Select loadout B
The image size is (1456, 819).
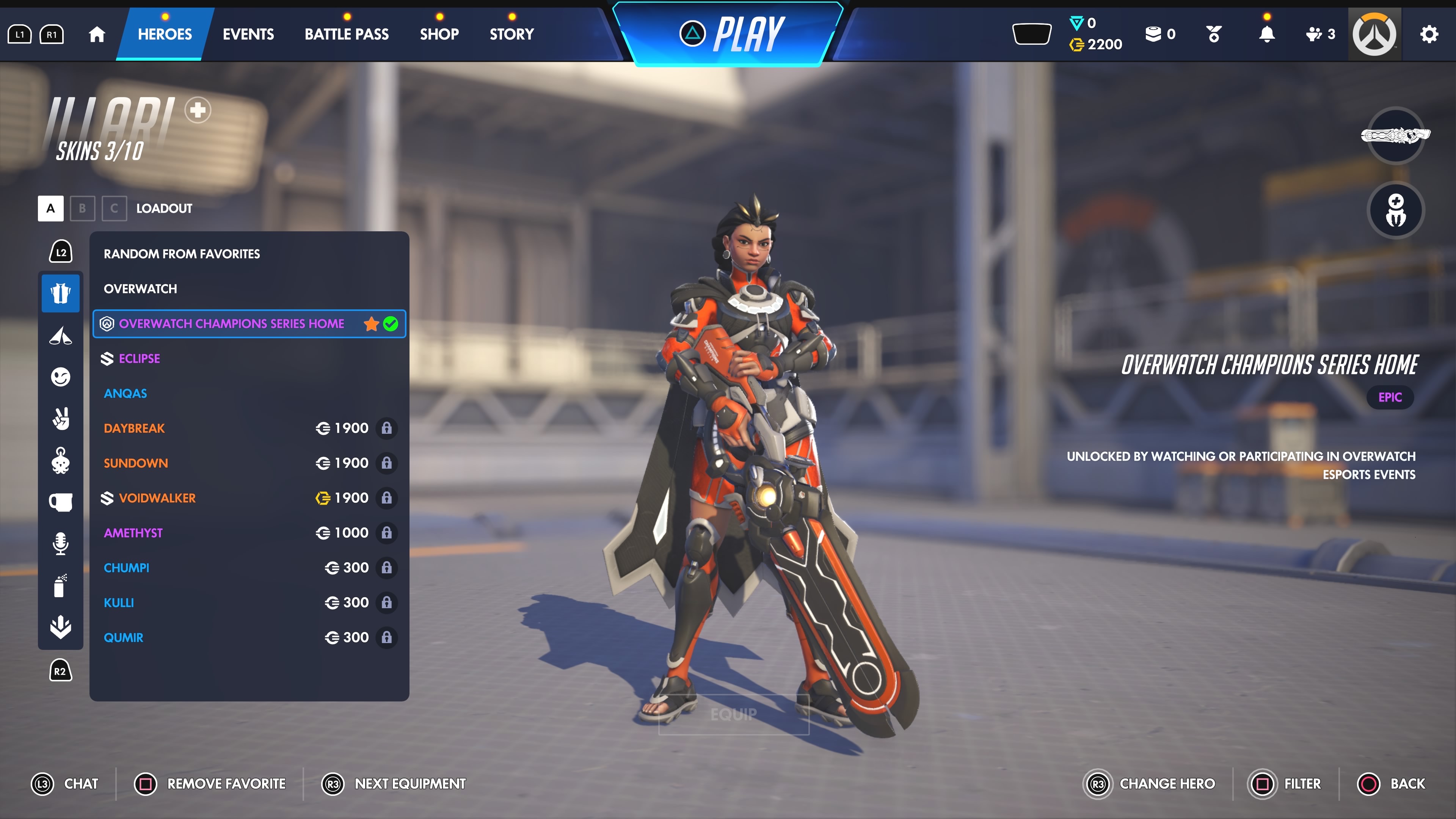[x=83, y=209]
